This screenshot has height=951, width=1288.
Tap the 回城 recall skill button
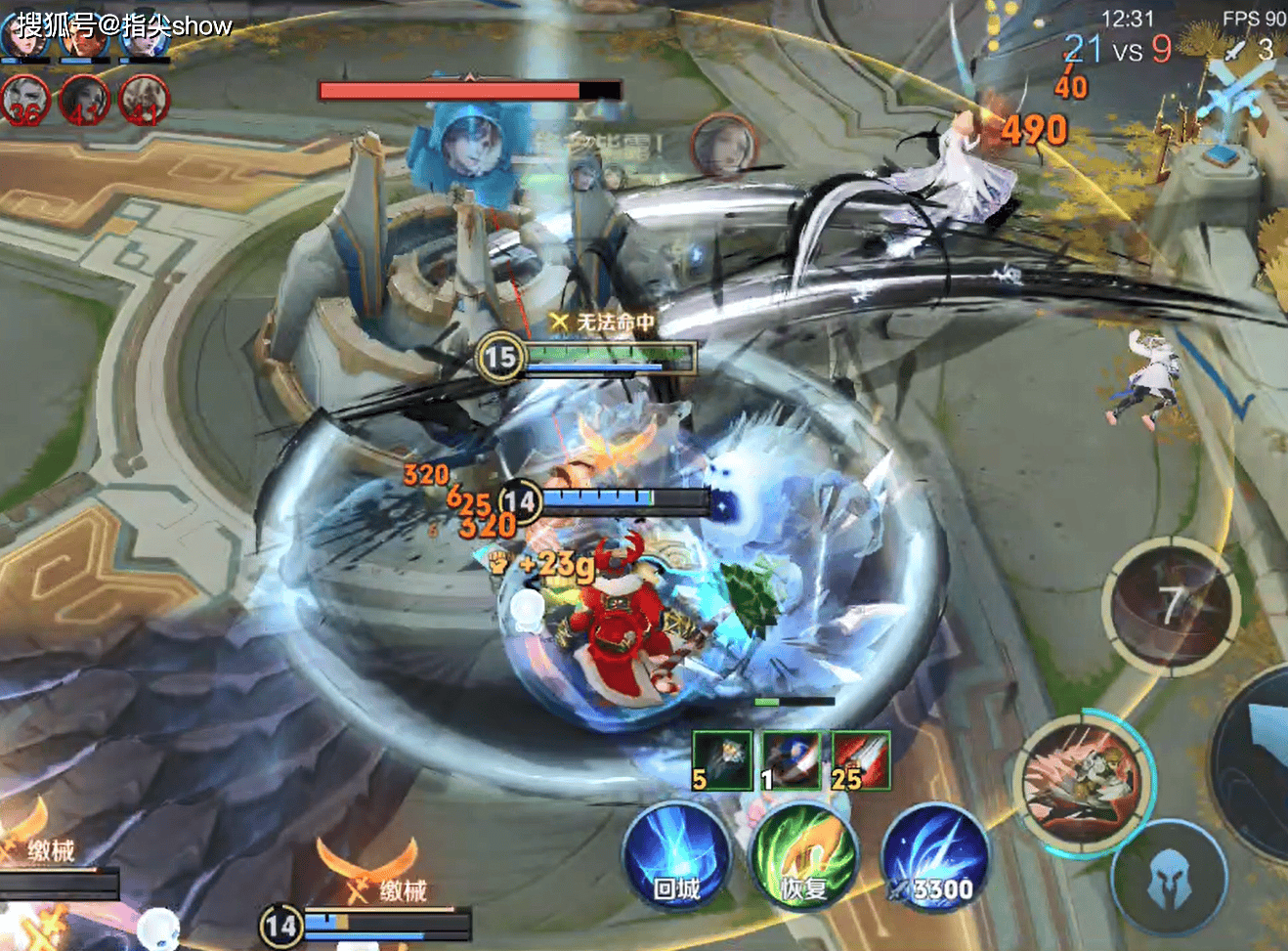pyautogui.click(x=675, y=858)
